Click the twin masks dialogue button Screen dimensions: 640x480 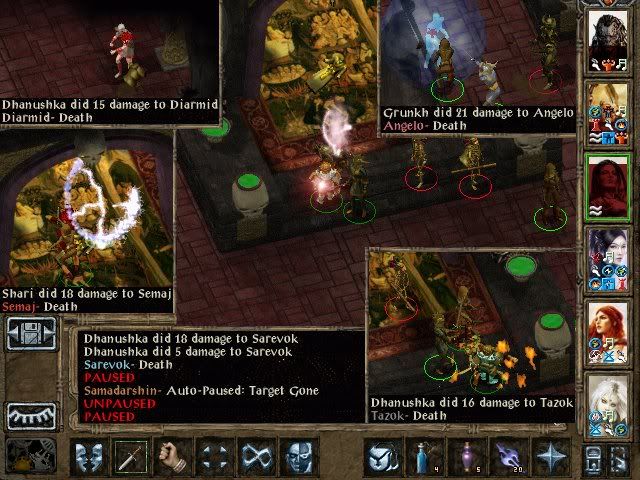coord(89,457)
